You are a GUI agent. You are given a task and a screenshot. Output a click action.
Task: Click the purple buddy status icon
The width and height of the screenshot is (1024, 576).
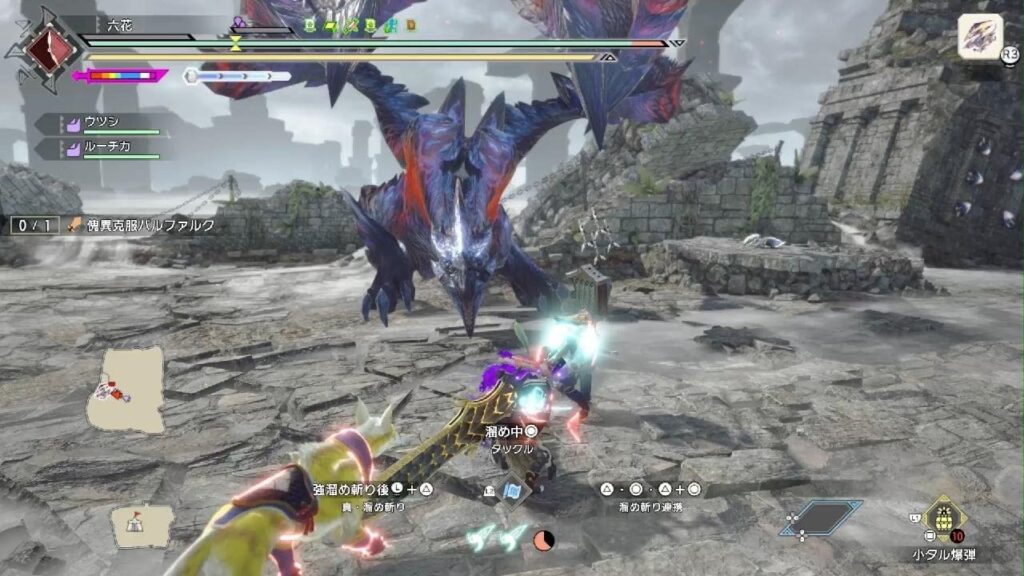point(239,22)
